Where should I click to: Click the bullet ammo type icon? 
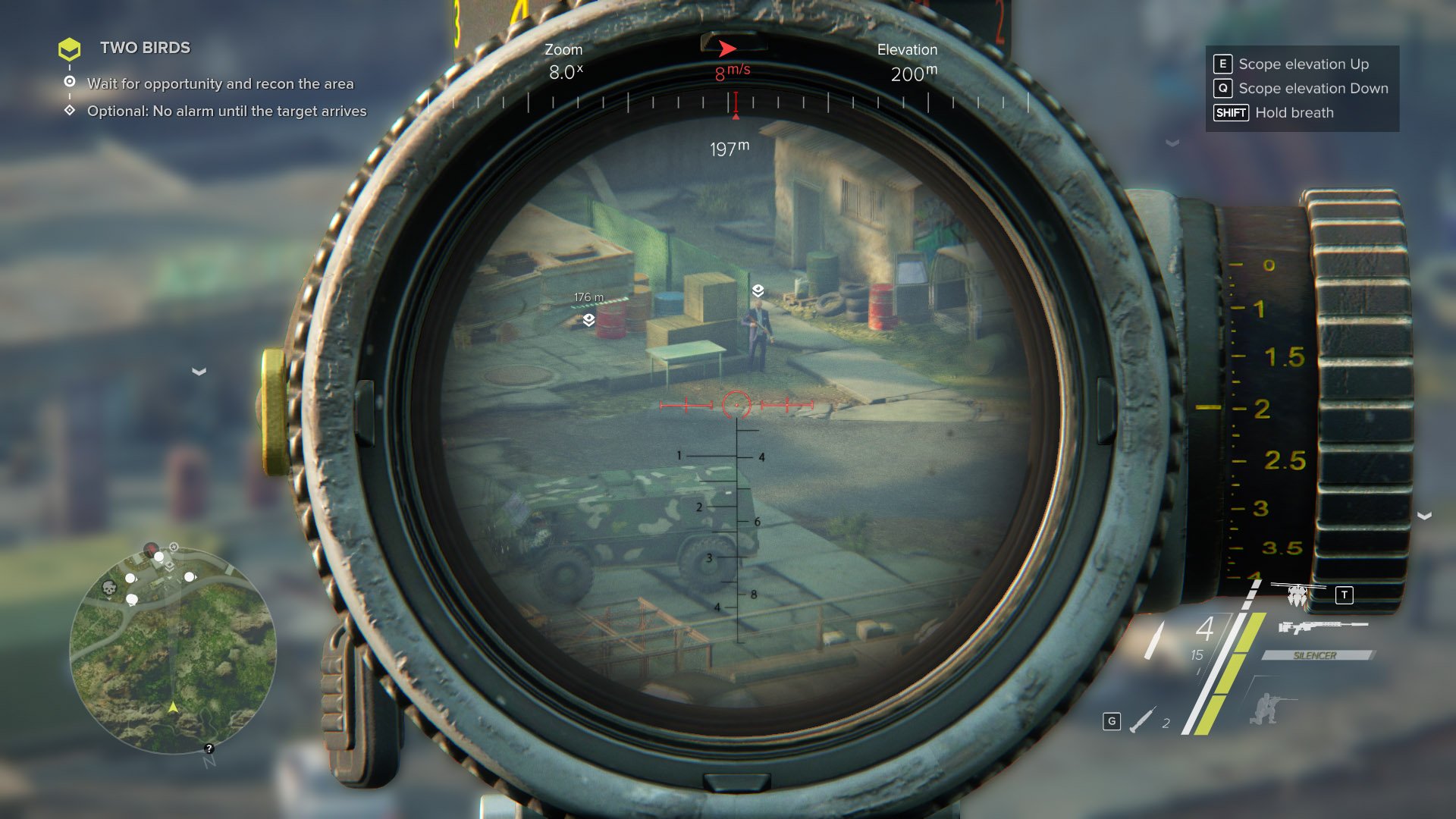(x=1154, y=639)
